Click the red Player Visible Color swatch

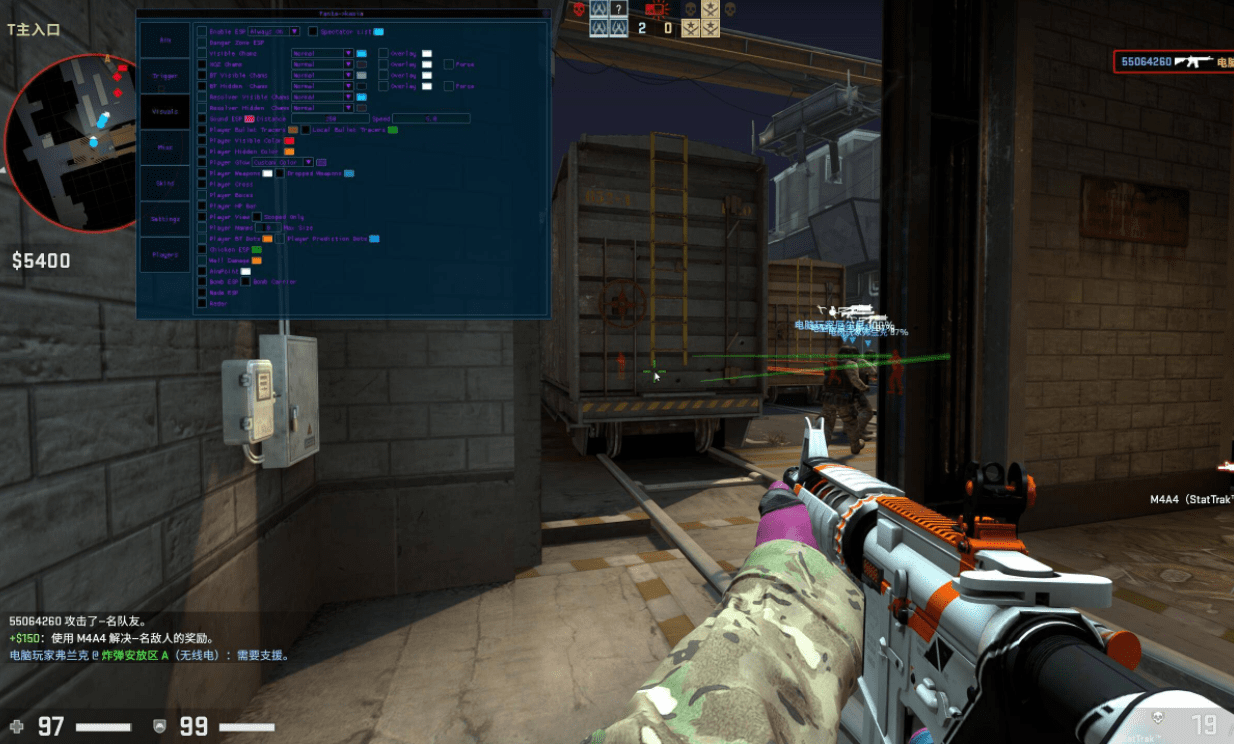pos(289,141)
